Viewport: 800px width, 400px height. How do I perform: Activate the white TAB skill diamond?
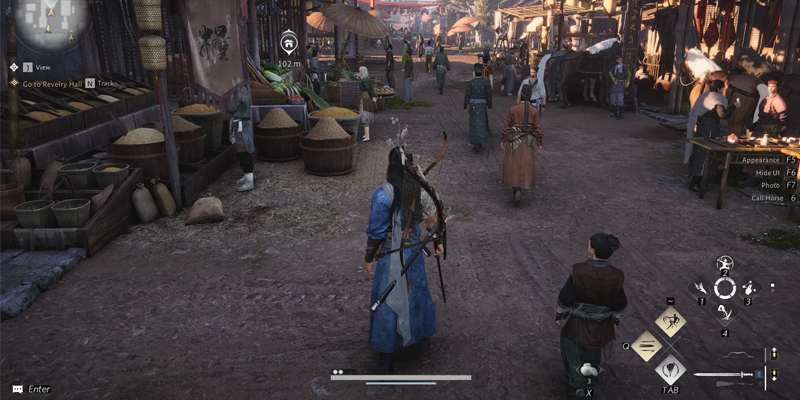(669, 369)
